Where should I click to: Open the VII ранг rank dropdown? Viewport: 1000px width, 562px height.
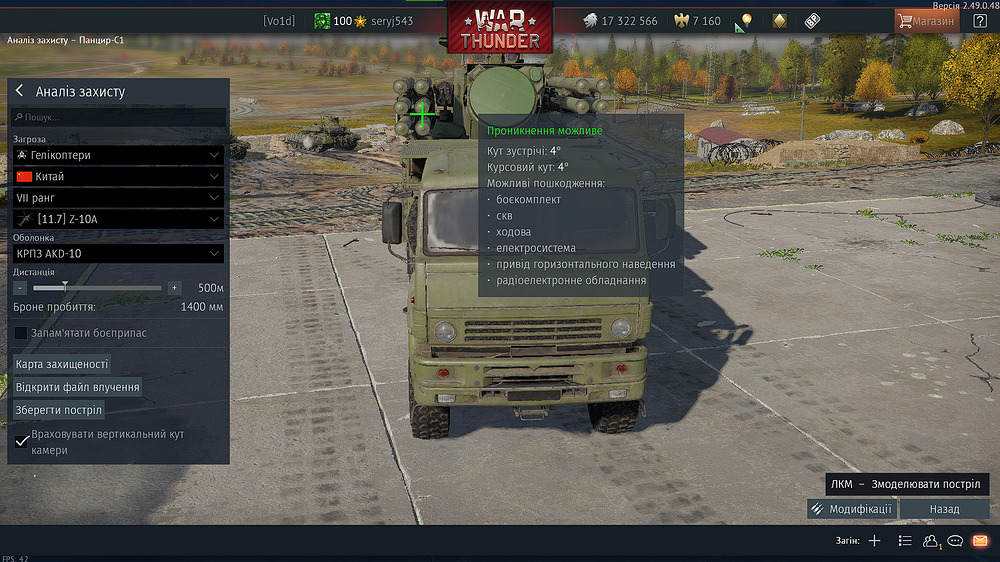[118, 198]
